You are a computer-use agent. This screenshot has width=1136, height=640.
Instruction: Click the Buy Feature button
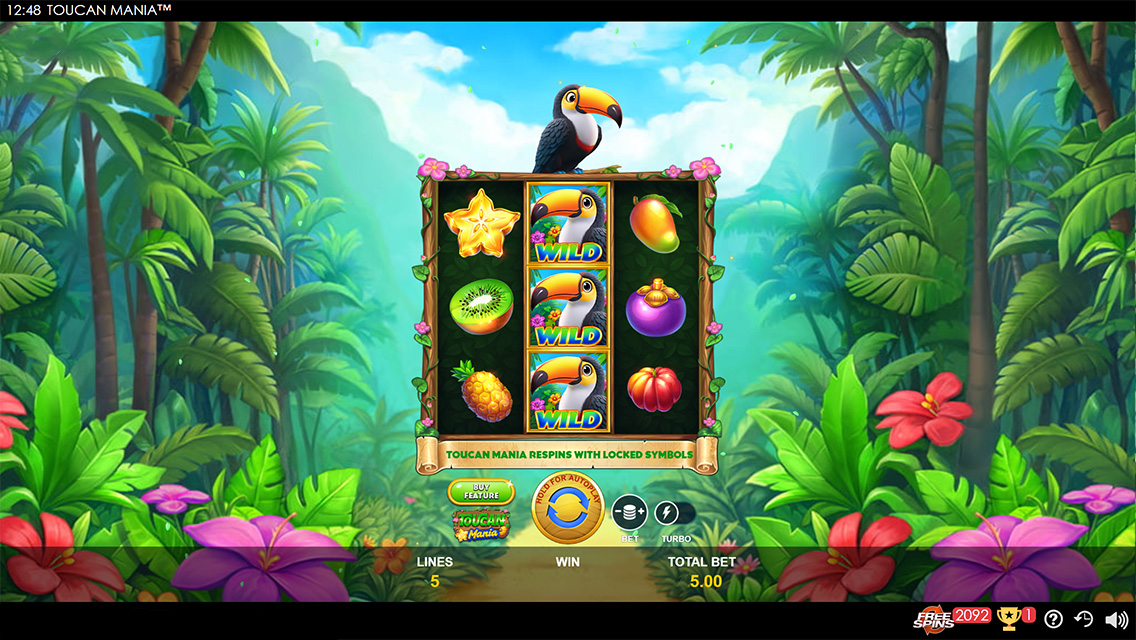pos(481,491)
